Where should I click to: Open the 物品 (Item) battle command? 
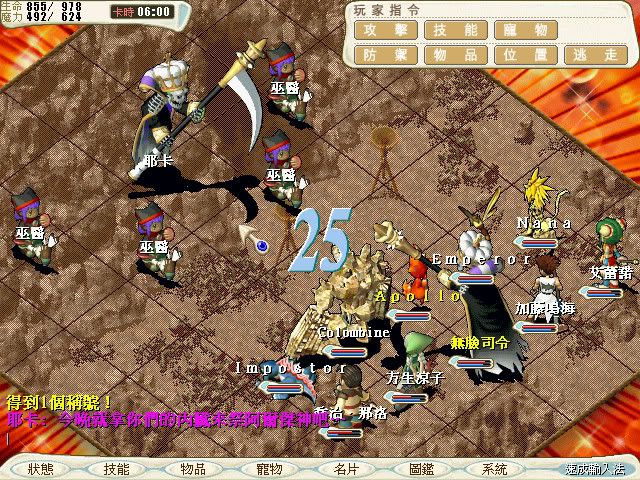coord(450,55)
